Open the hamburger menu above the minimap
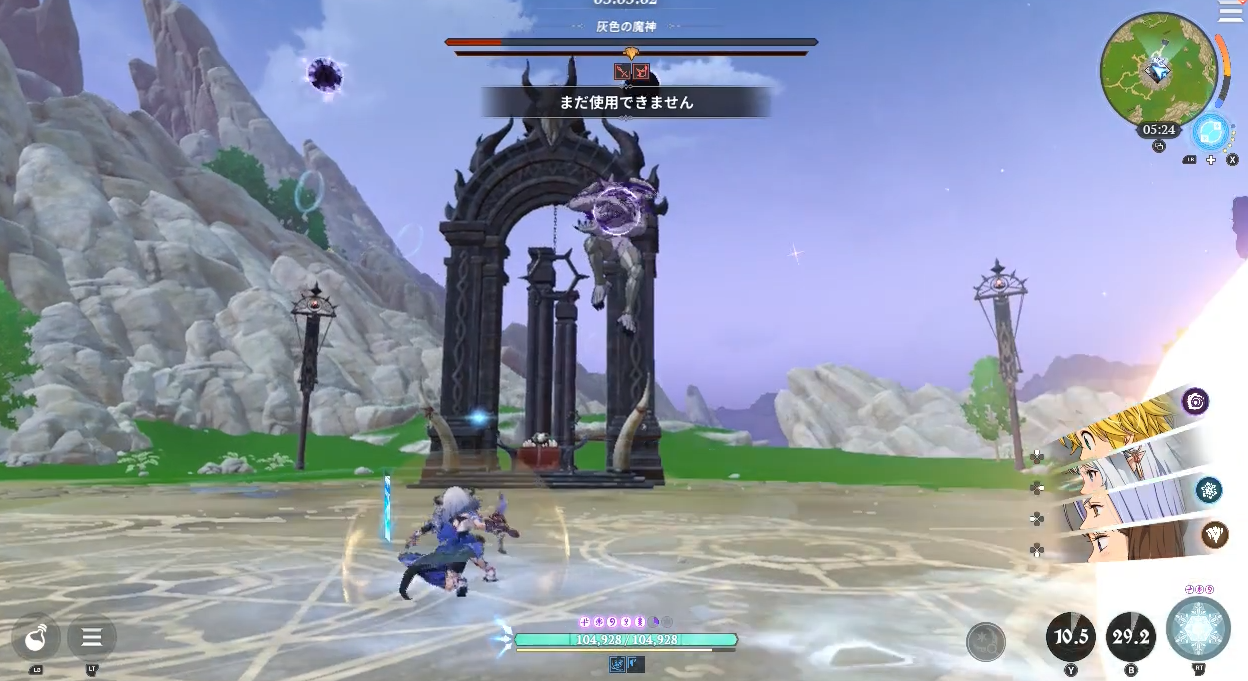 pyautogui.click(x=1231, y=11)
